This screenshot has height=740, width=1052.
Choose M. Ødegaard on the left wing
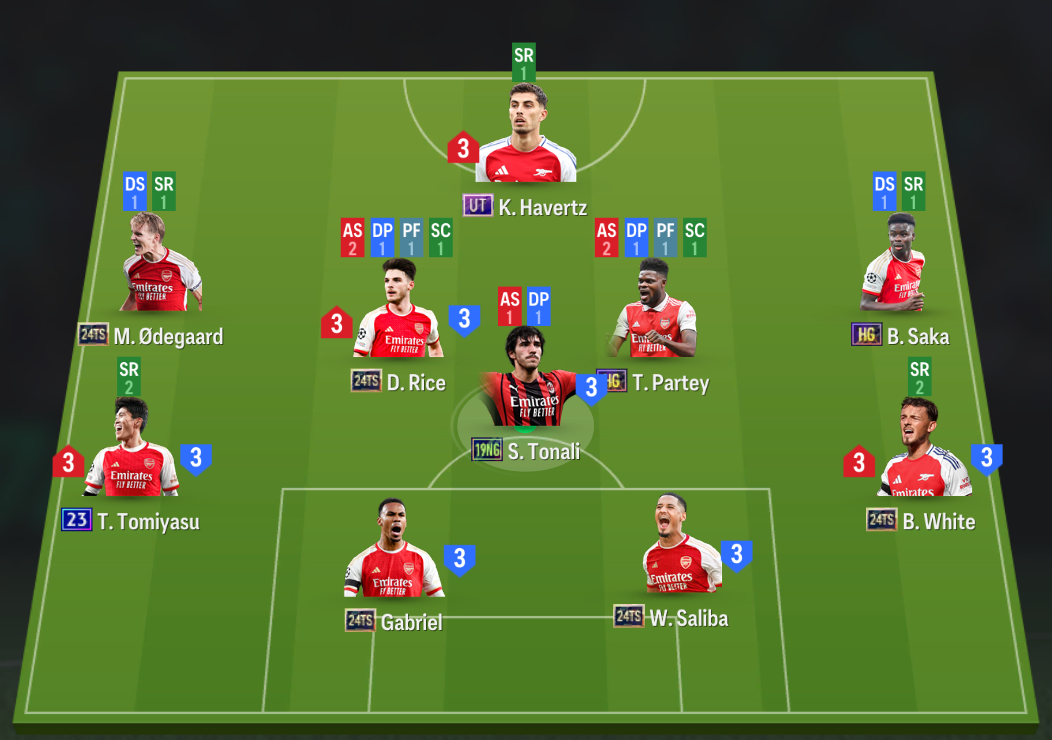coord(160,265)
